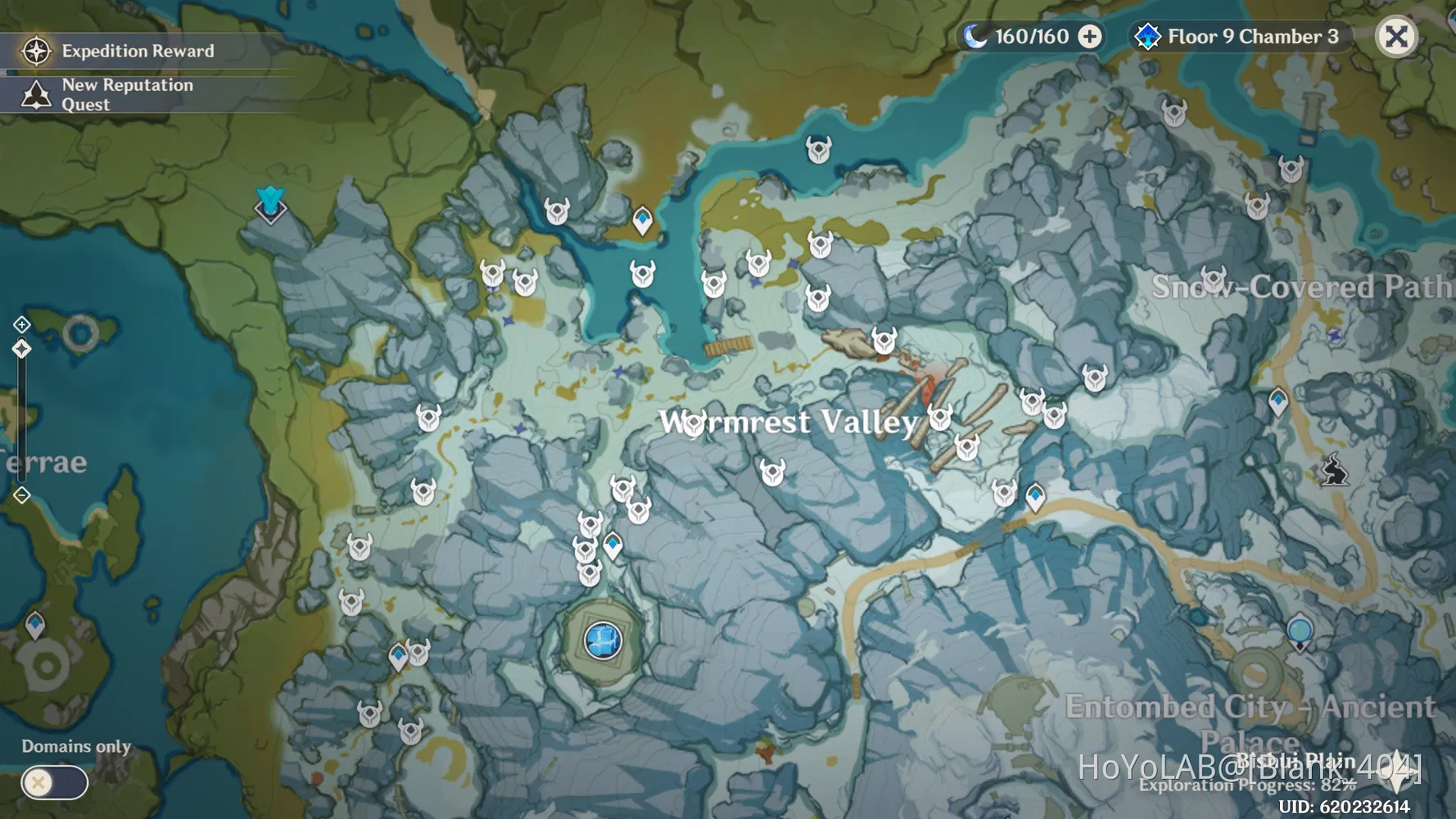Select the blue domain icon near the map center
1456x819 pixels.
pyautogui.click(x=602, y=640)
